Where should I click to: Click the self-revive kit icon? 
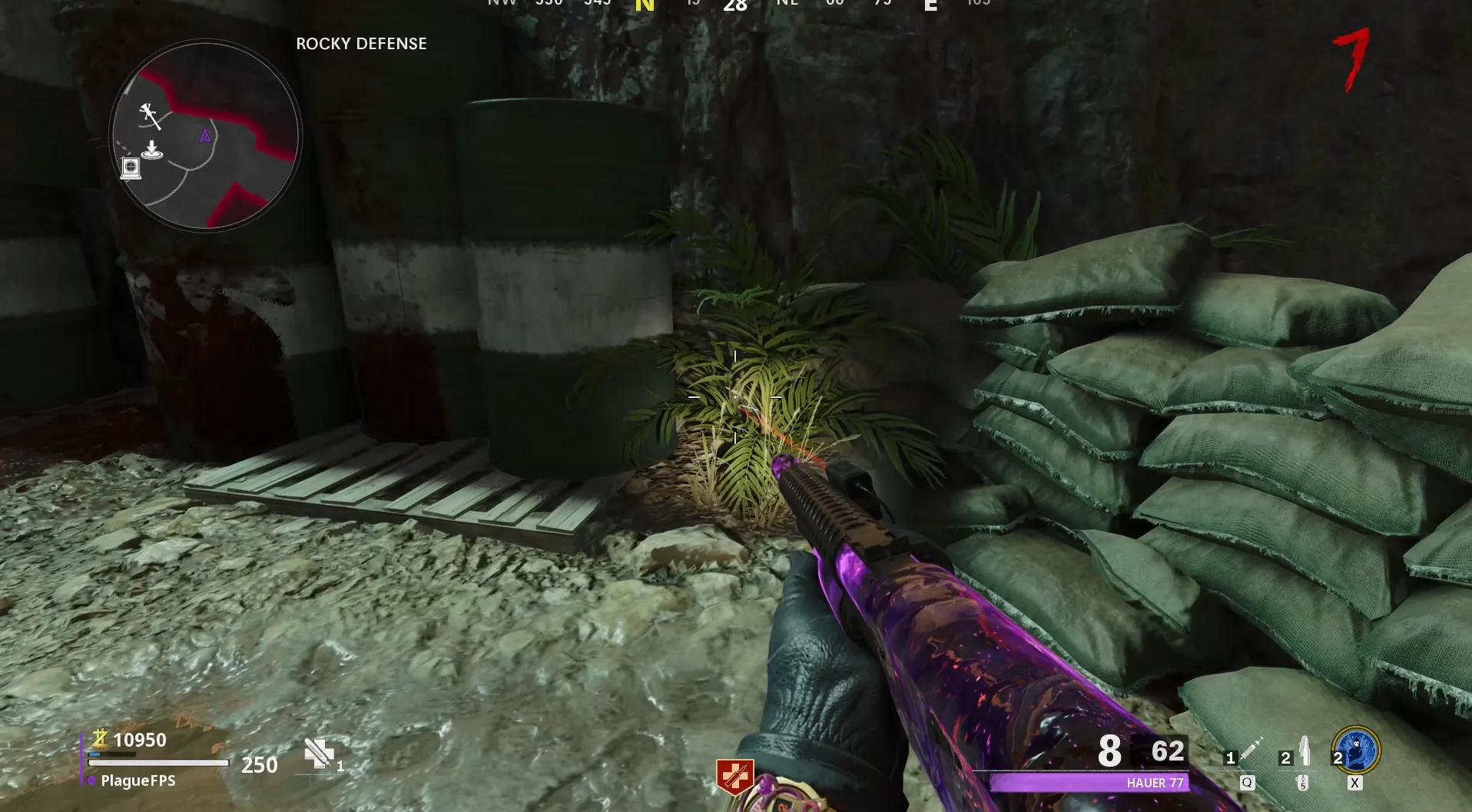(318, 754)
